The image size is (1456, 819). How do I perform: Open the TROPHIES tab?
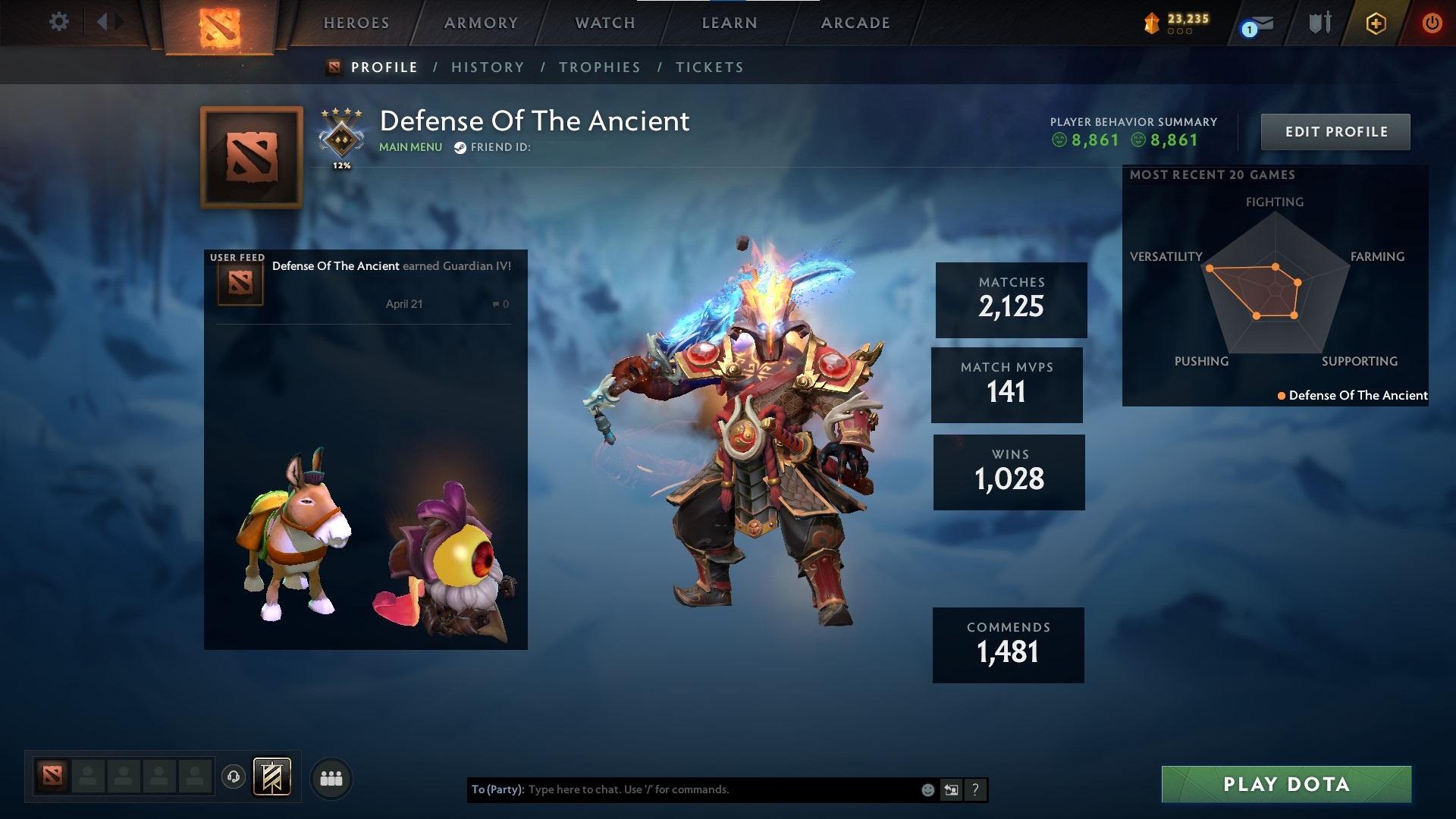(599, 67)
